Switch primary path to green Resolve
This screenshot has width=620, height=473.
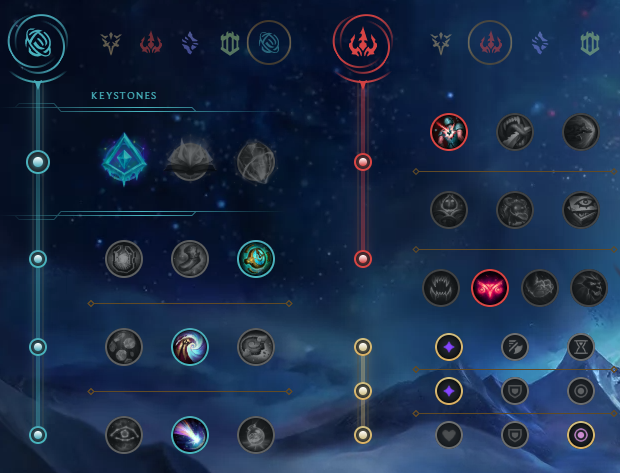click(x=228, y=43)
